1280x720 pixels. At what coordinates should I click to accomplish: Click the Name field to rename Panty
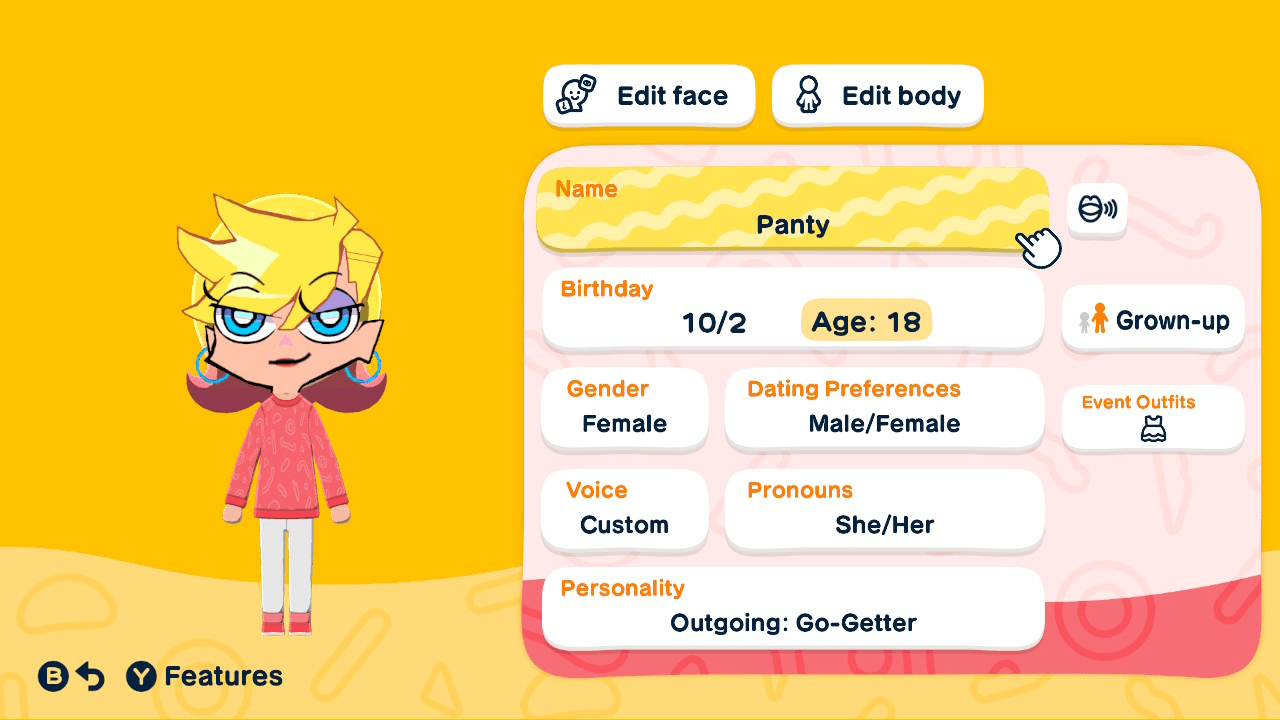pyautogui.click(x=792, y=210)
